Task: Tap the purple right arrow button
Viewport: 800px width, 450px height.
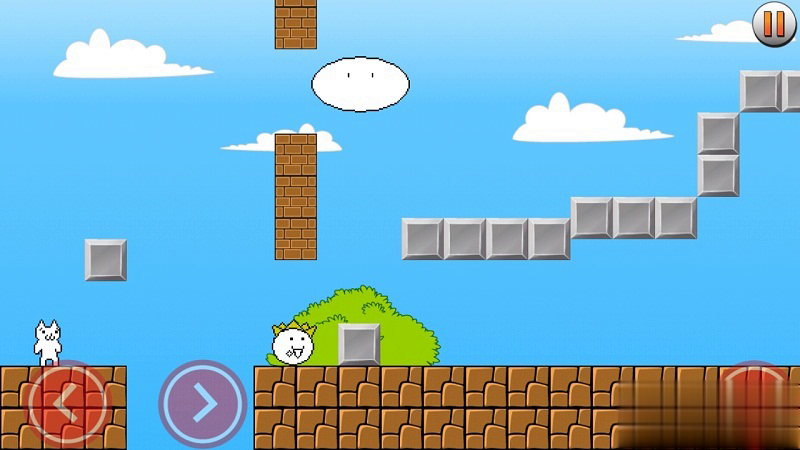Action: pos(202,404)
